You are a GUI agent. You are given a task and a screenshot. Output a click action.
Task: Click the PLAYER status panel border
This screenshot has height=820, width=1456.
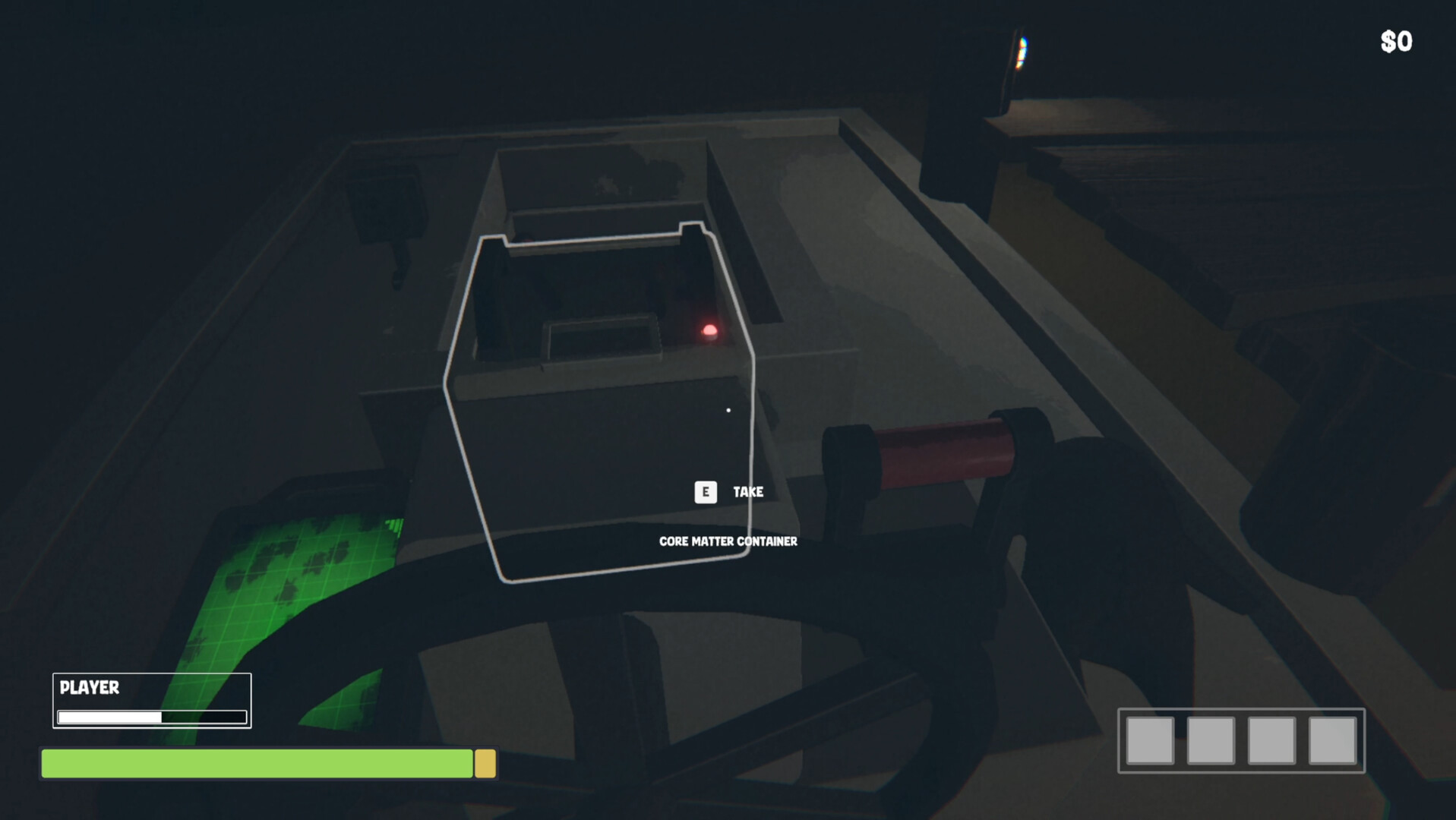151,673
